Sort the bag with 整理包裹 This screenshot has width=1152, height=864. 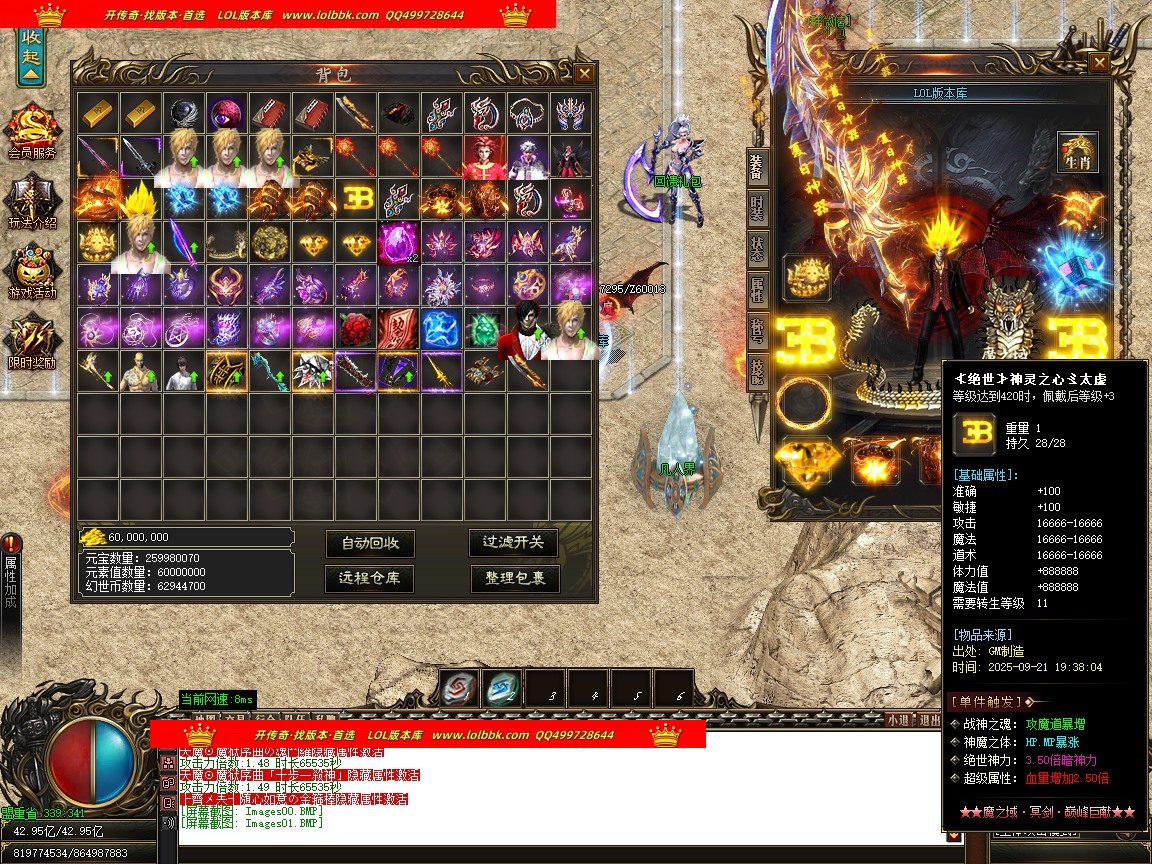point(515,578)
